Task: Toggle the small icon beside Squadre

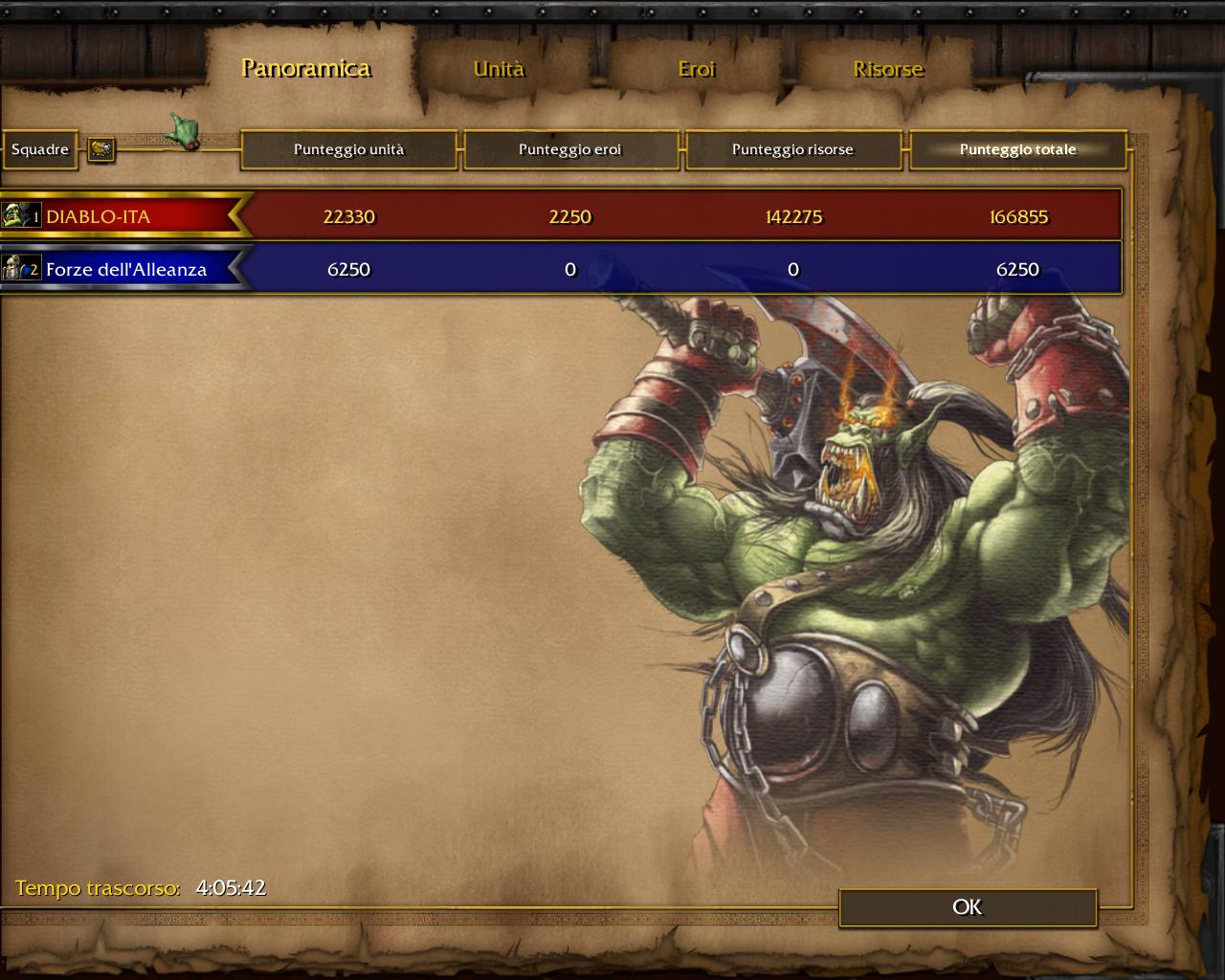Action: [x=101, y=149]
